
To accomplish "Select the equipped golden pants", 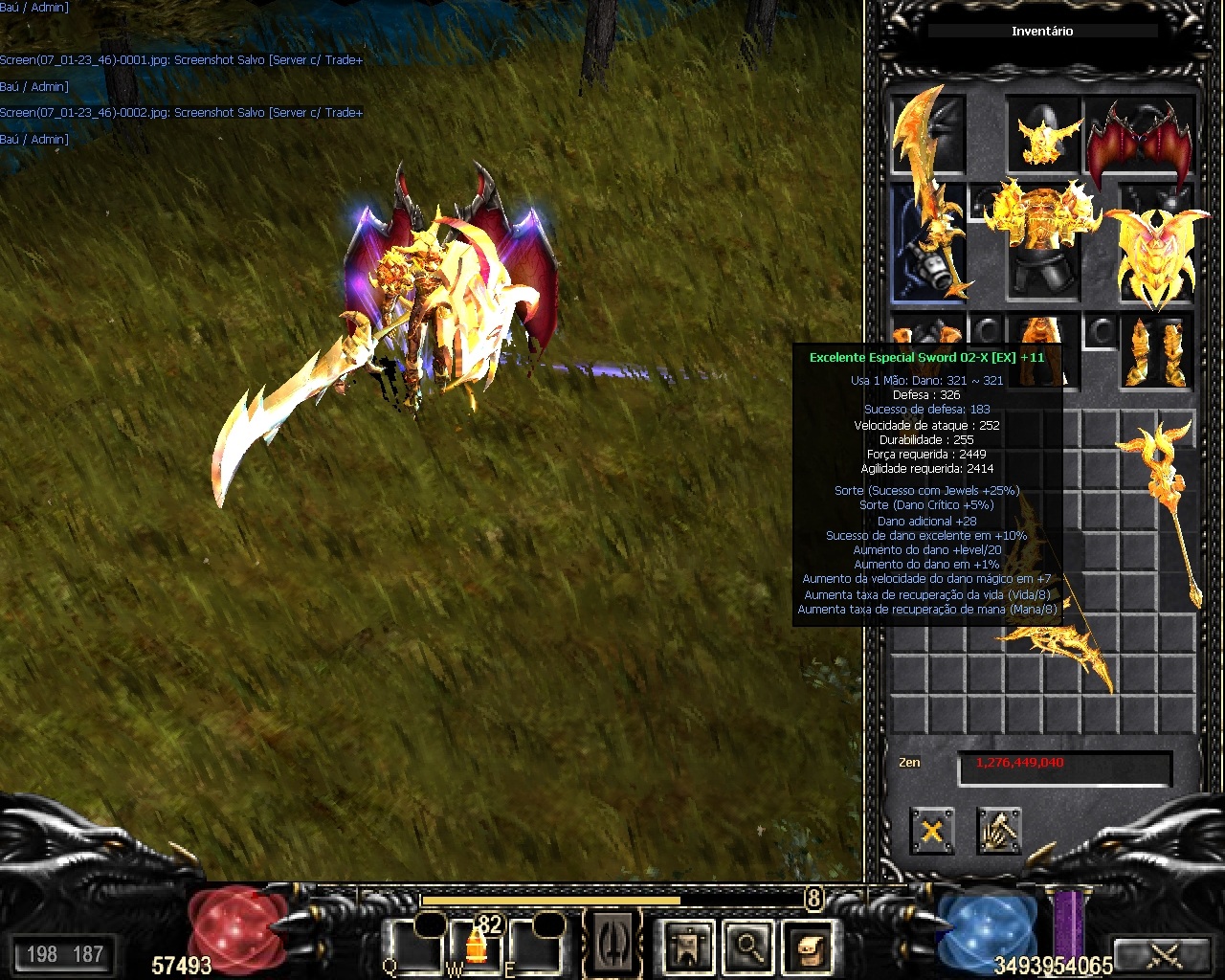I will coord(1043,337).
